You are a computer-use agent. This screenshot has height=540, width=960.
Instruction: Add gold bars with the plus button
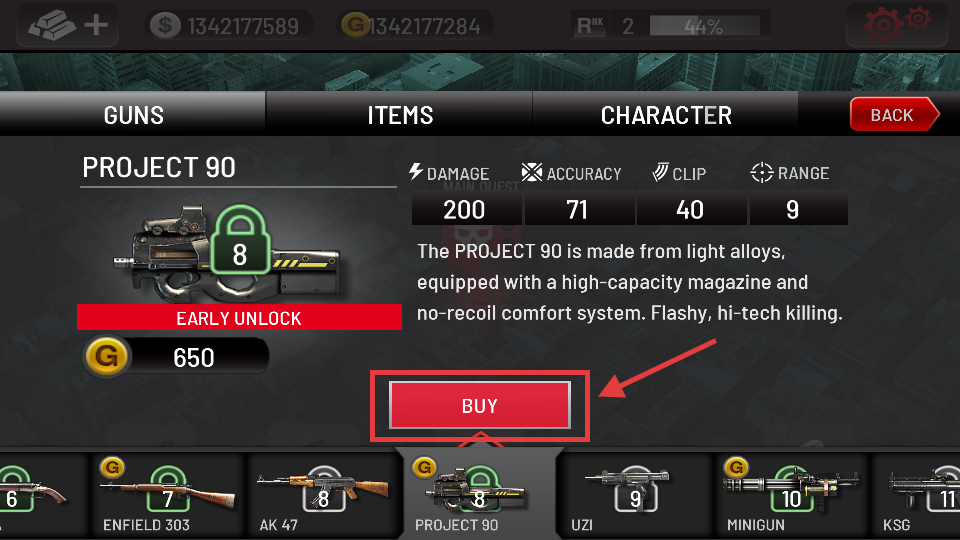point(67,24)
